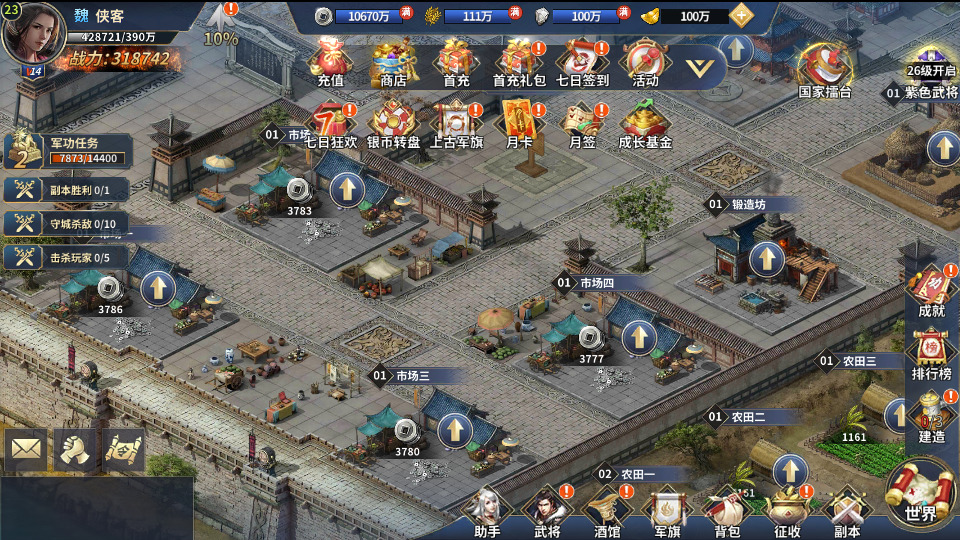The image size is (960, 540).
Task: Open the 建造 build menu
Action: click(x=931, y=417)
